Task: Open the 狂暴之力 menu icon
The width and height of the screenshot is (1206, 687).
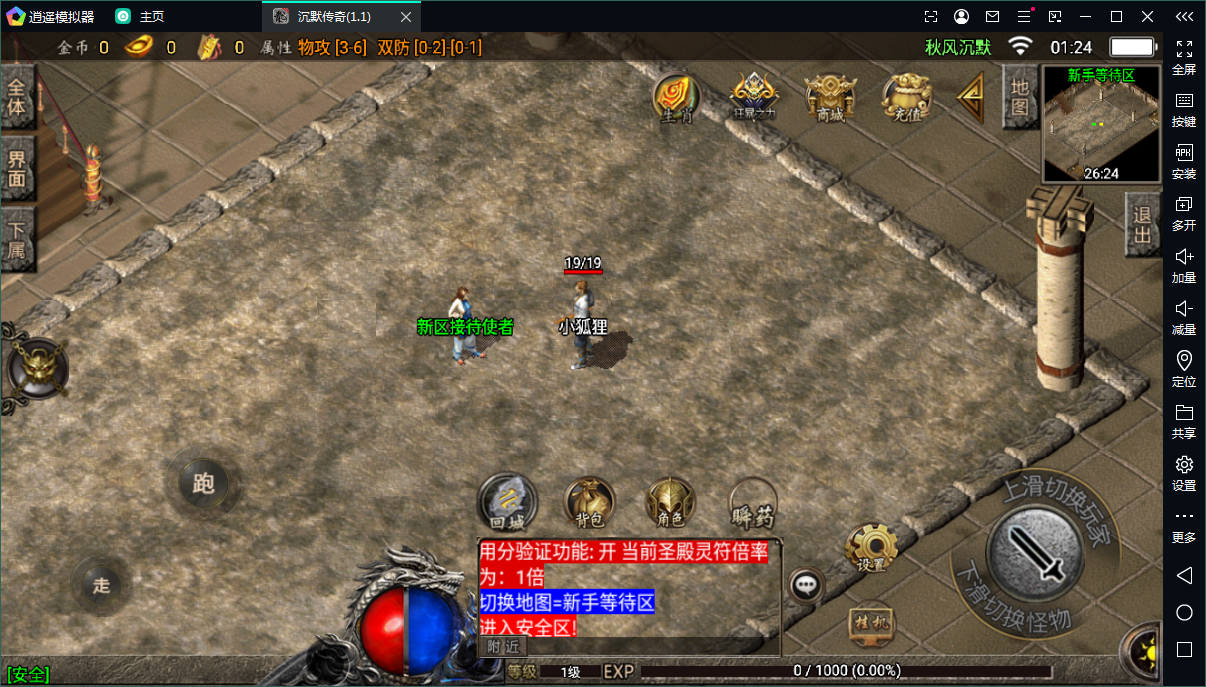Action: click(754, 97)
